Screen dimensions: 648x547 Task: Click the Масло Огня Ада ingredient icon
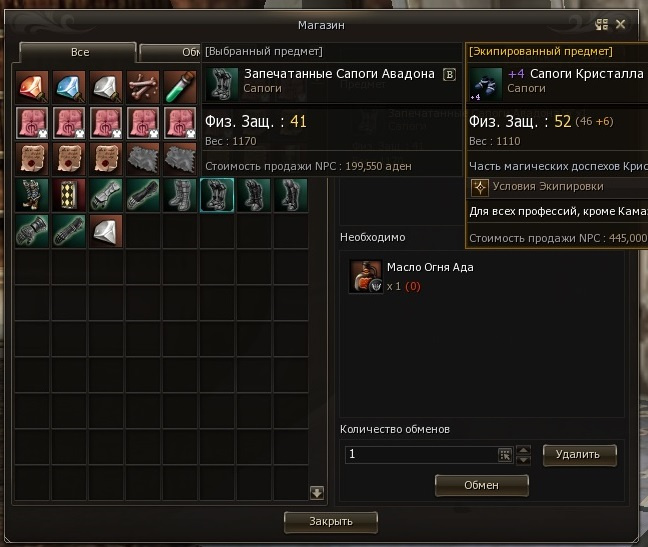365,276
